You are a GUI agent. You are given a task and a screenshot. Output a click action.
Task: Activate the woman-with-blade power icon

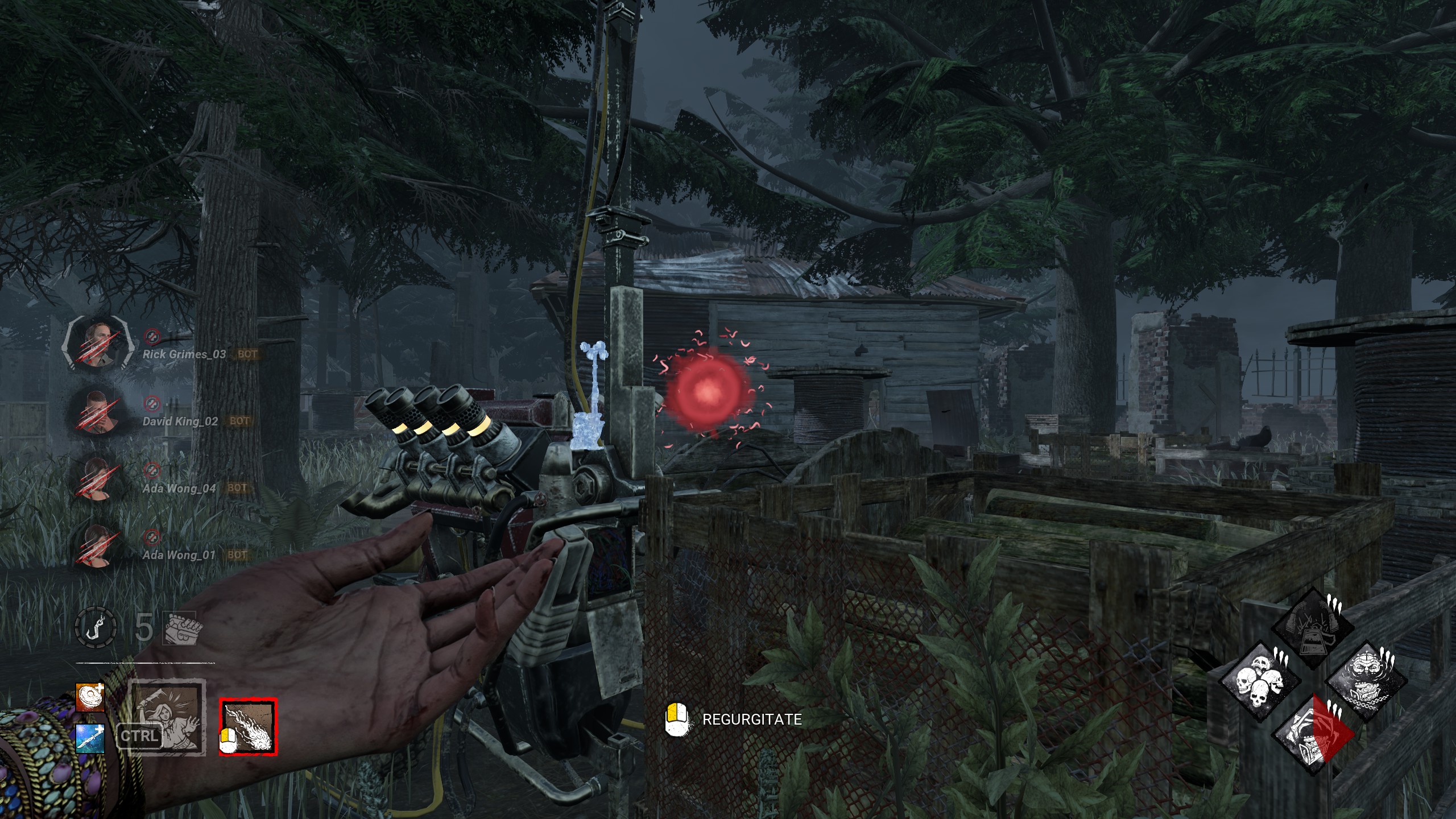coord(166,717)
